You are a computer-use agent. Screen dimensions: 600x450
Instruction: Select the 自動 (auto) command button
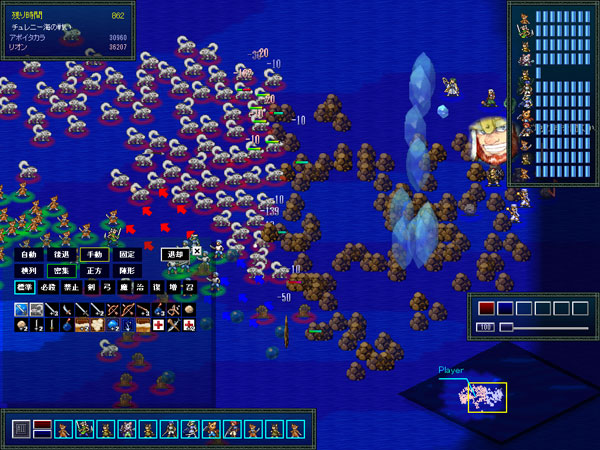tap(28, 255)
